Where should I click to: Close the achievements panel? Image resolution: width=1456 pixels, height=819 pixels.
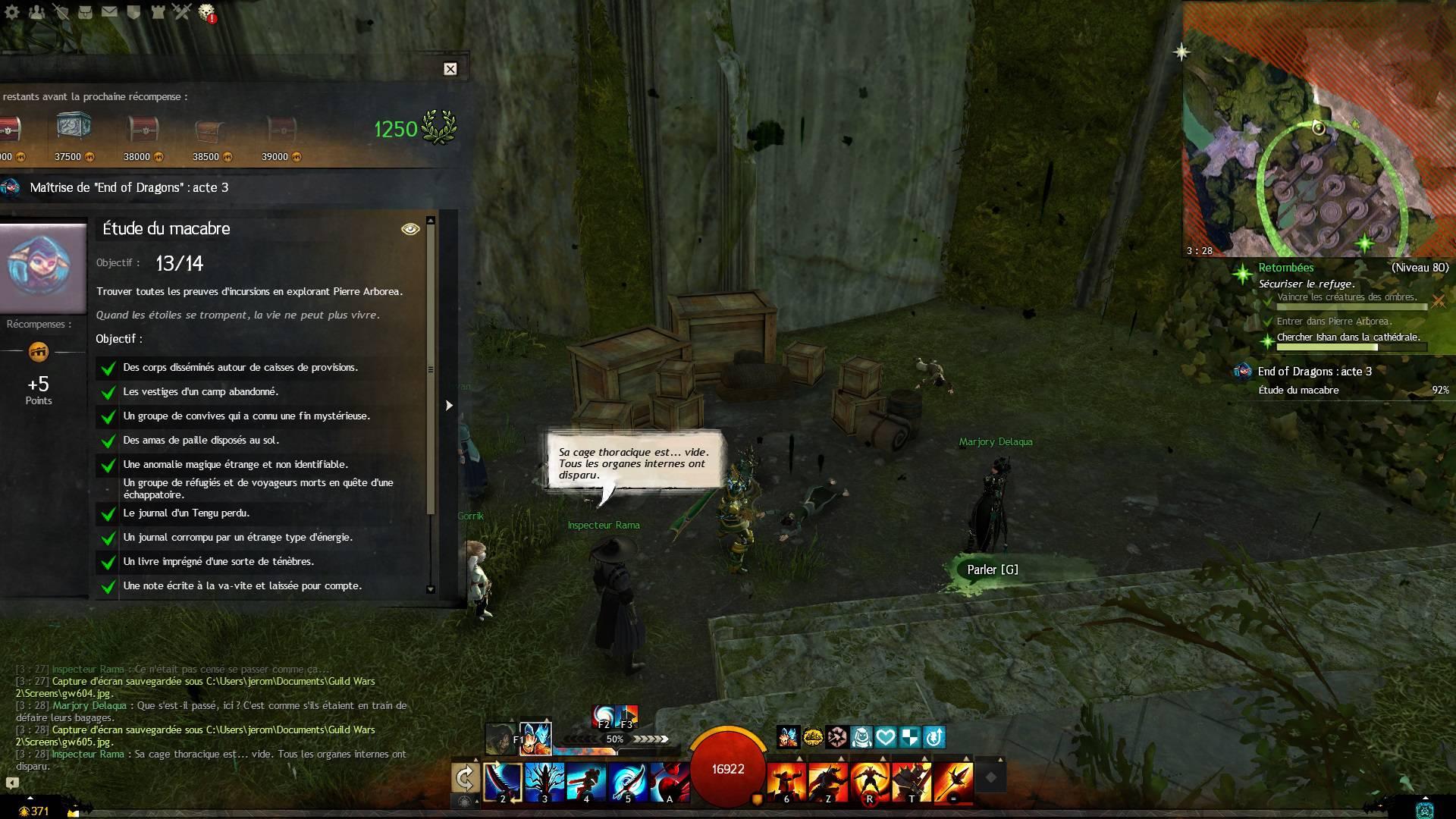(450, 69)
